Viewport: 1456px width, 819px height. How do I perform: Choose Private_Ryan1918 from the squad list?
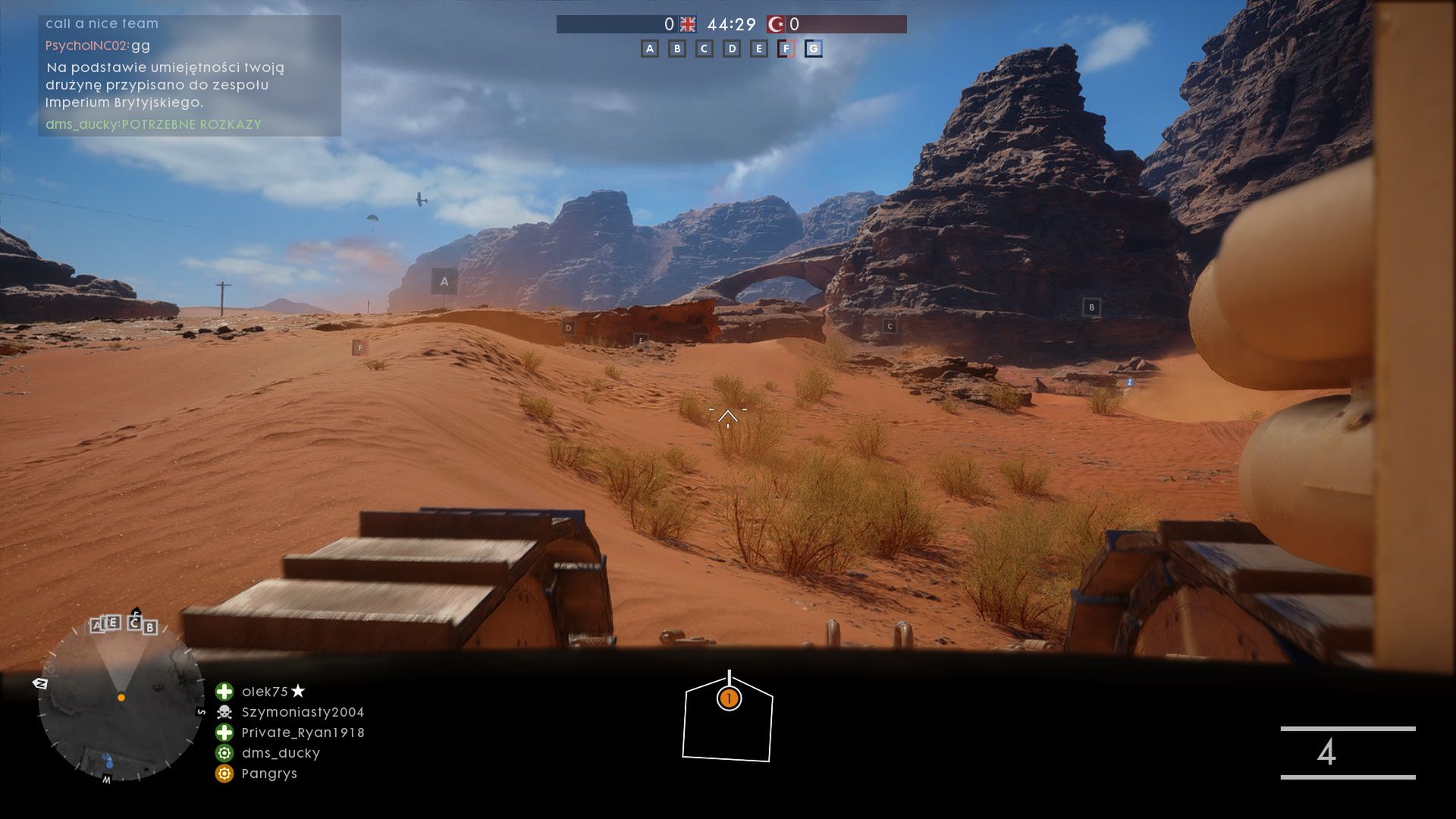click(303, 733)
